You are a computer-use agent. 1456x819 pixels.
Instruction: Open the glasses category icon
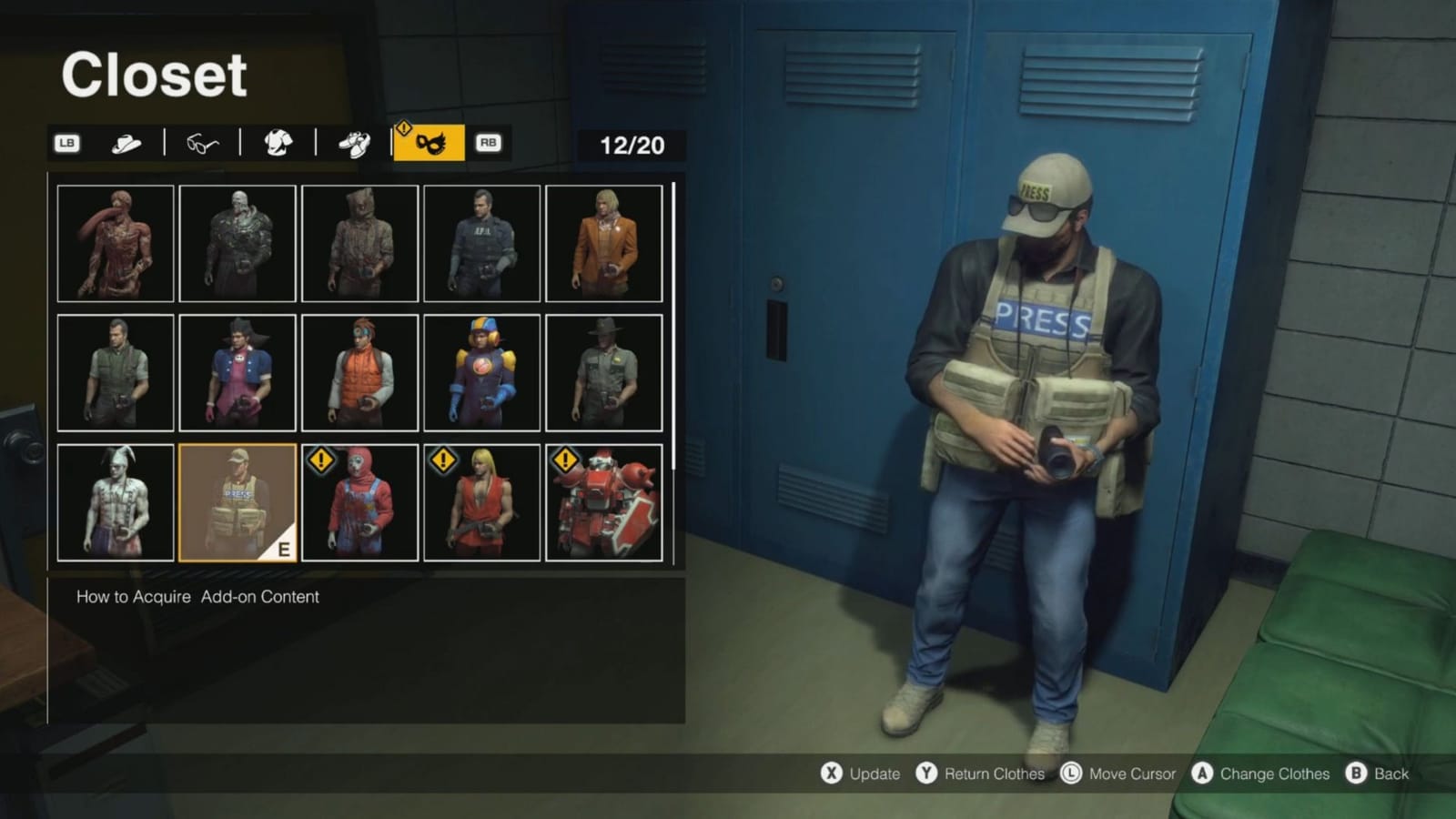tap(205, 144)
